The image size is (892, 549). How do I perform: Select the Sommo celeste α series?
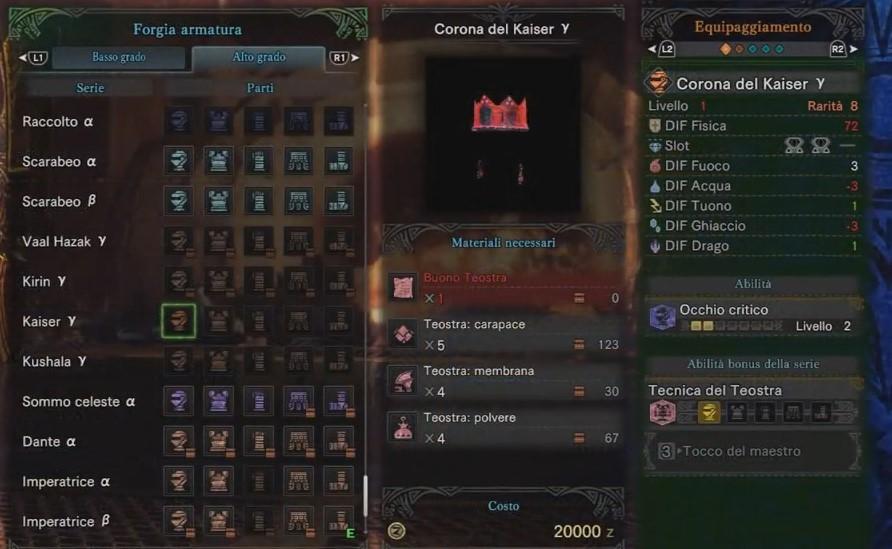point(76,402)
